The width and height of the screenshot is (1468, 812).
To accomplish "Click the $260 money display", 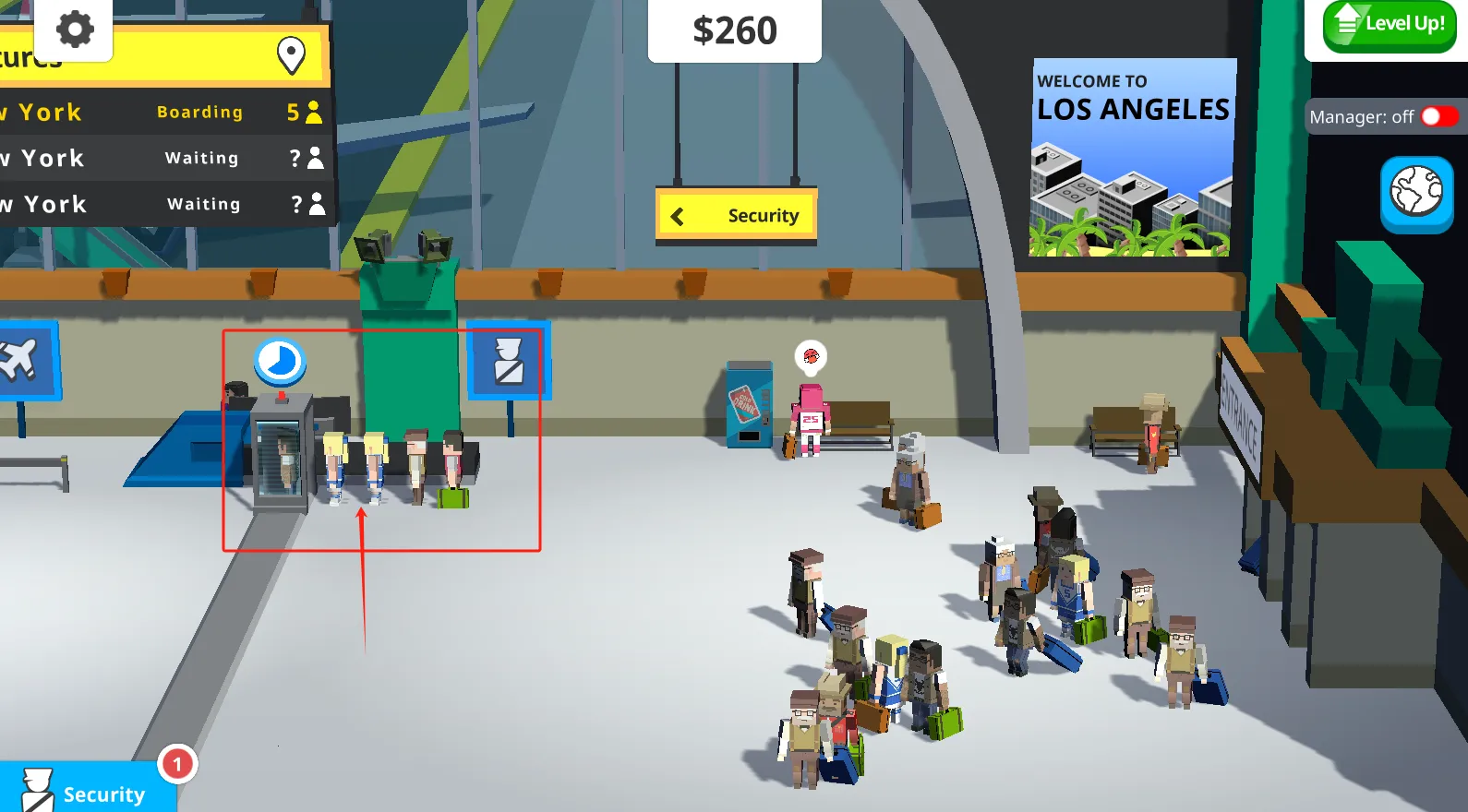I will [735, 30].
